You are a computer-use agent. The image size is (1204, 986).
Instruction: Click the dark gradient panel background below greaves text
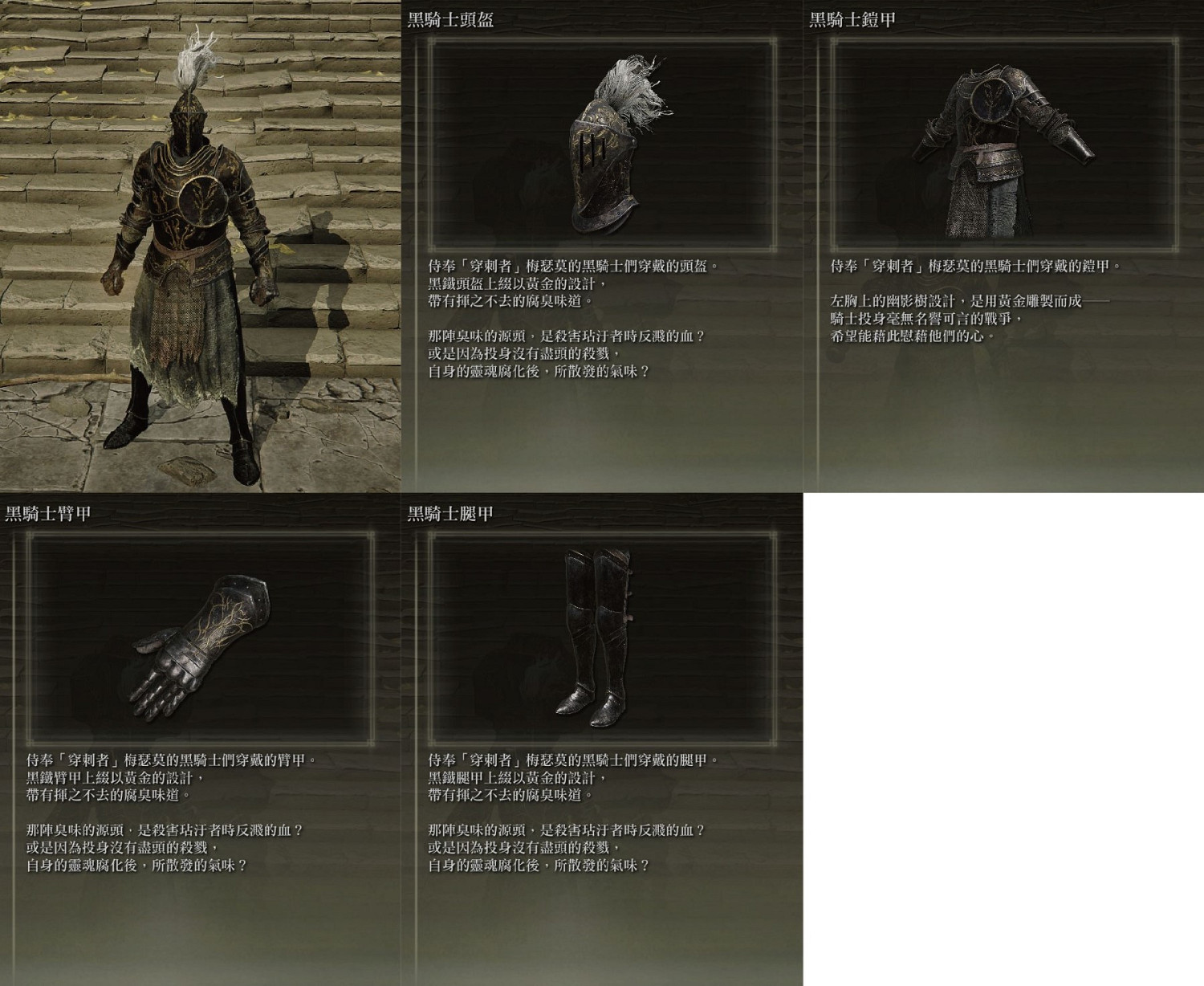[602, 931]
